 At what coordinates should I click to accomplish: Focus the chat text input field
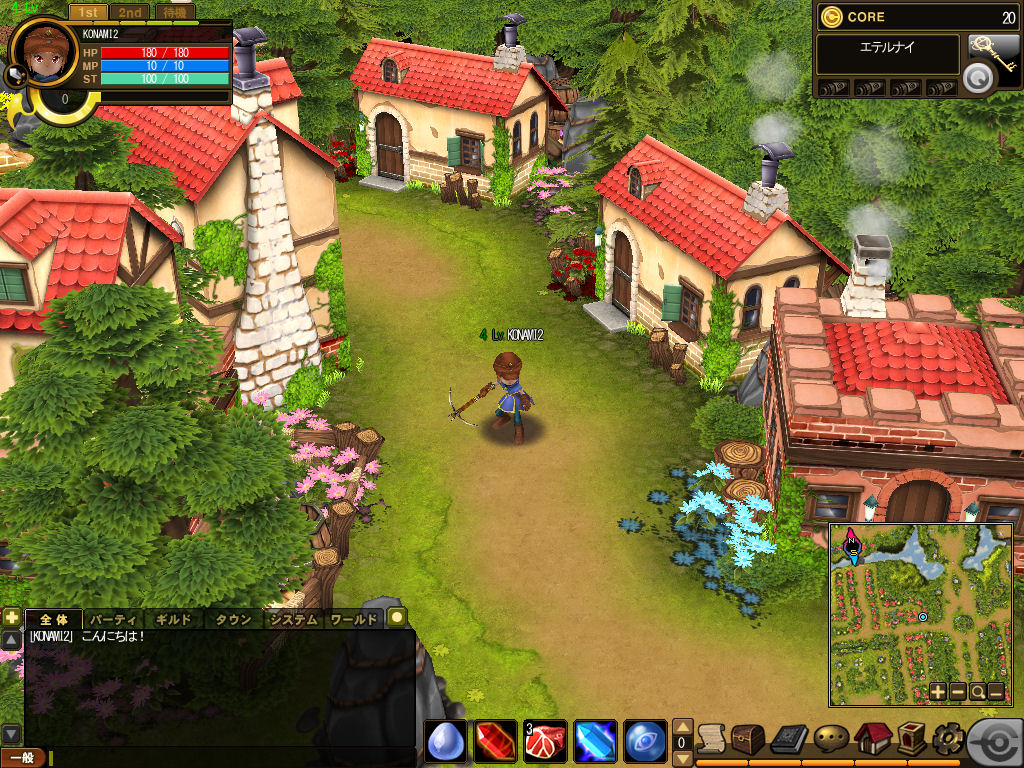(230, 758)
